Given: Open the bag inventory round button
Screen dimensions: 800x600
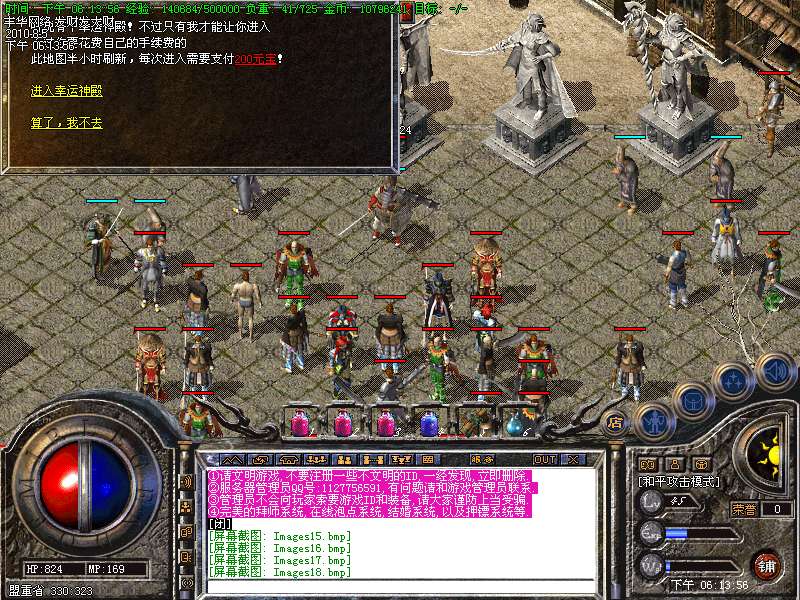Looking at the screenshot, I should pyautogui.click(x=692, y=400).
